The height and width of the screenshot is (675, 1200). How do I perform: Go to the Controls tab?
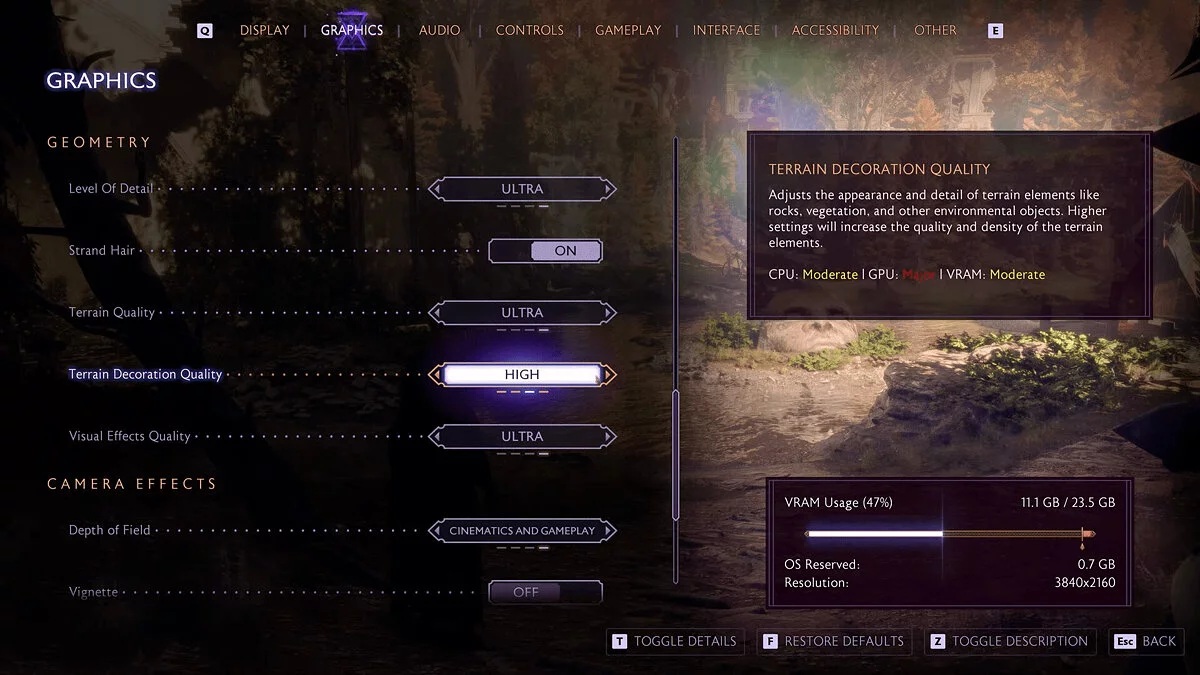[529, 30]
